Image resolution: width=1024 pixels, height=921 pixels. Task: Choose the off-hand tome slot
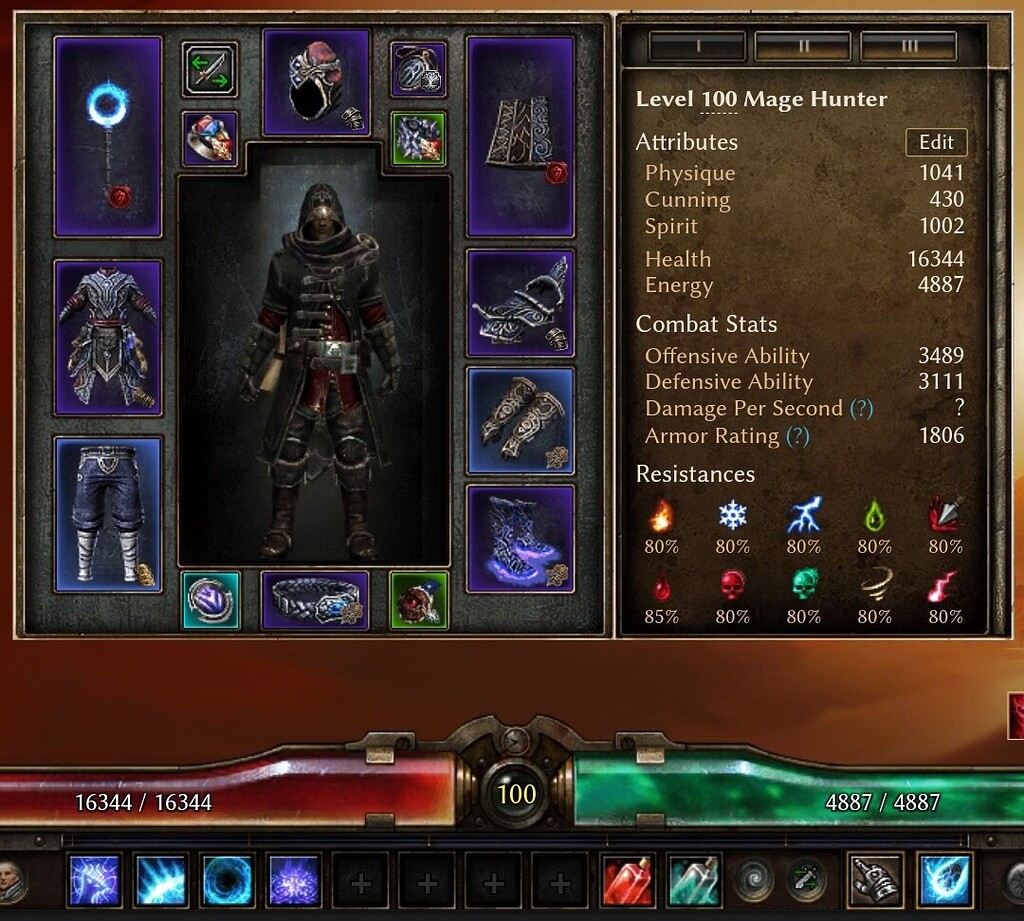[520, 137]
